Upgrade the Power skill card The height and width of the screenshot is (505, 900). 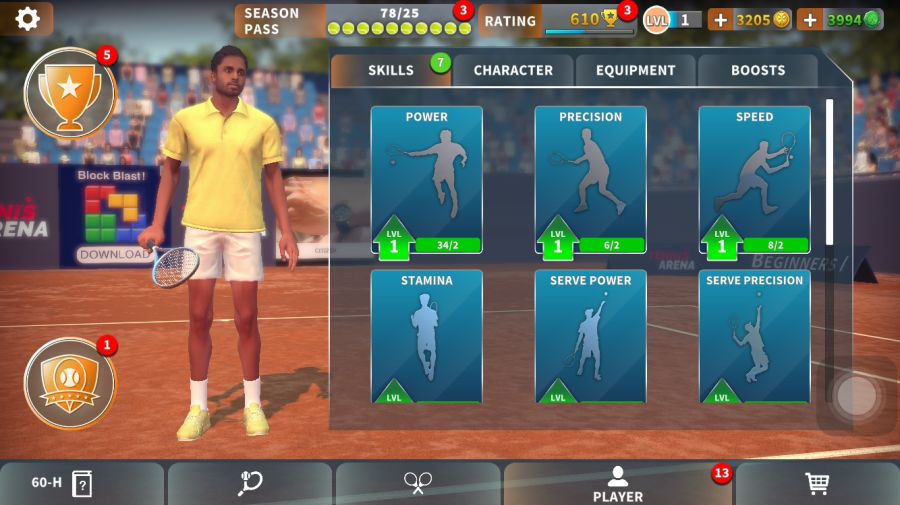(x=427, y=180)
